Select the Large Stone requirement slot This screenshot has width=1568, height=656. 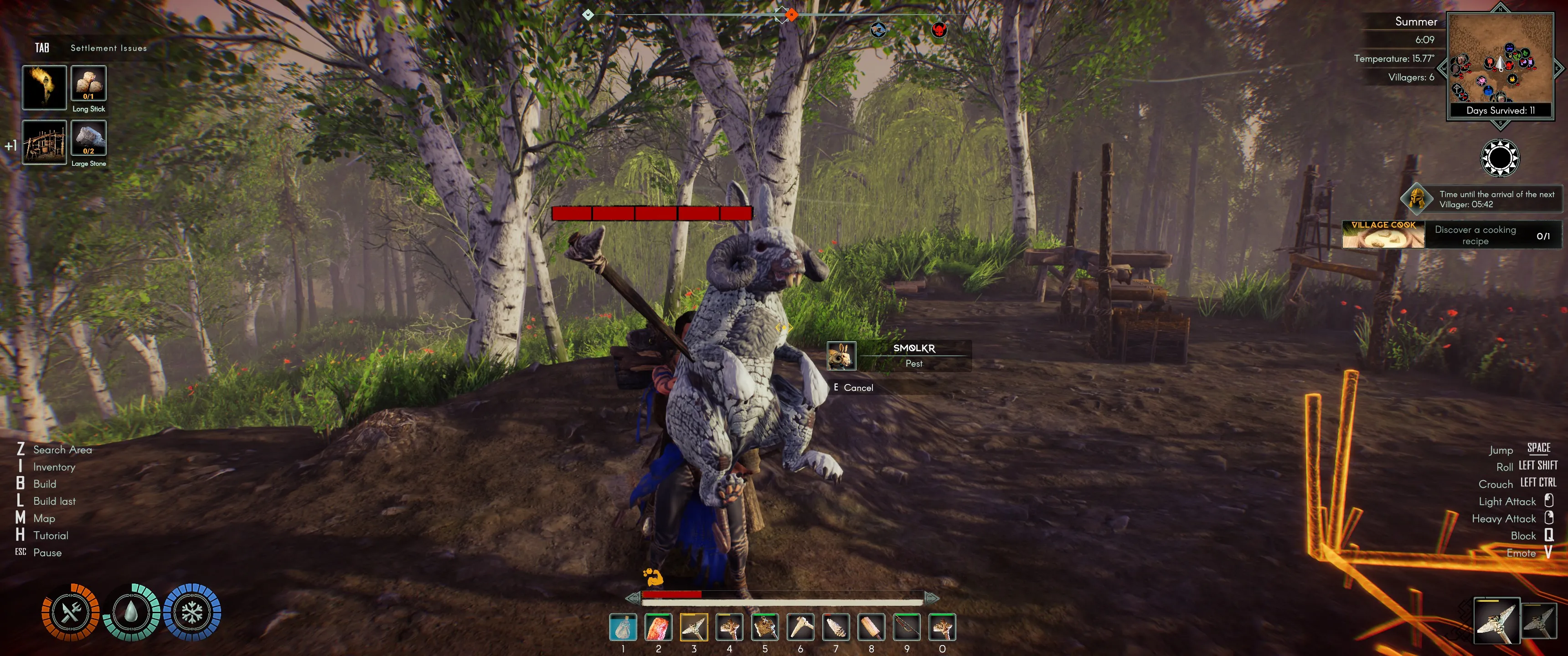89,138
